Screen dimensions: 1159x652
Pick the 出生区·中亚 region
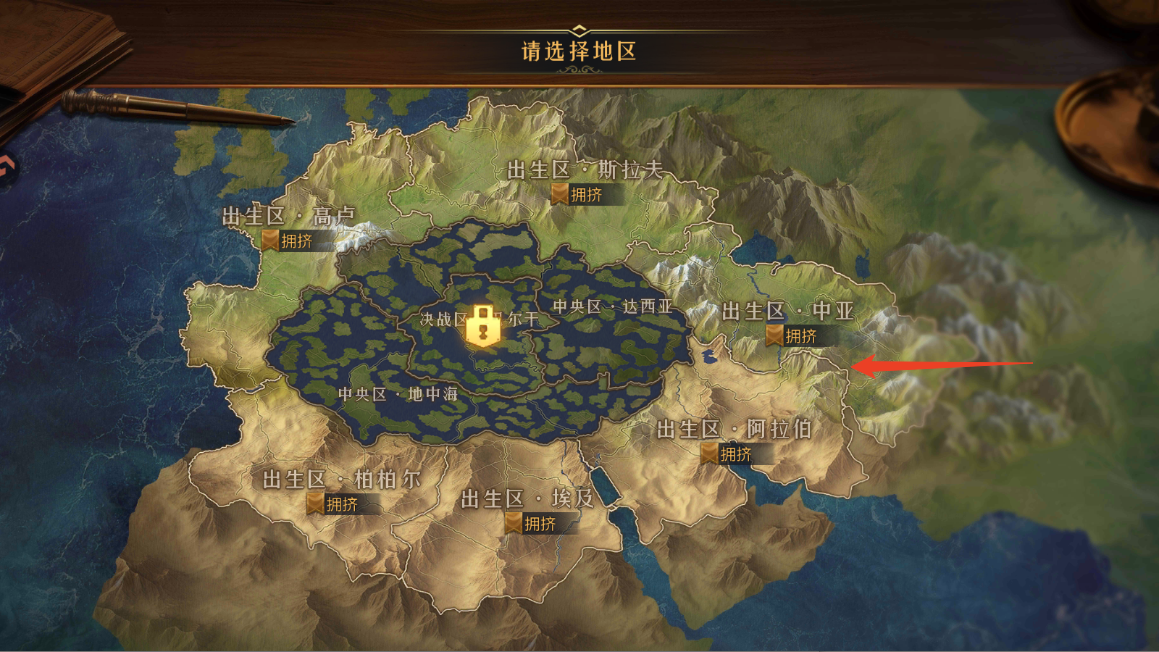tap(788, 312)
